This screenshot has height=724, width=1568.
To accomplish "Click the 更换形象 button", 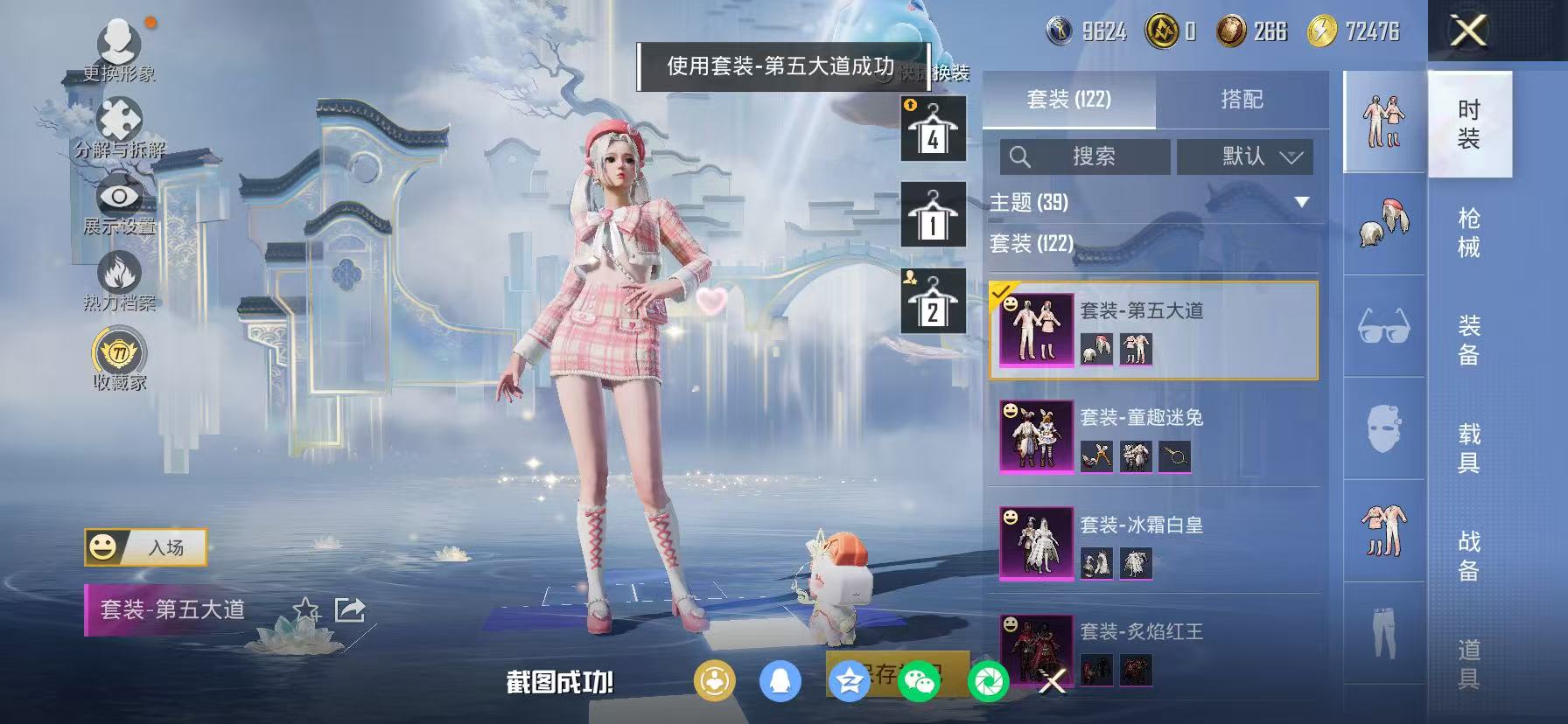I will pyautogui.click(x=121, y=44).
